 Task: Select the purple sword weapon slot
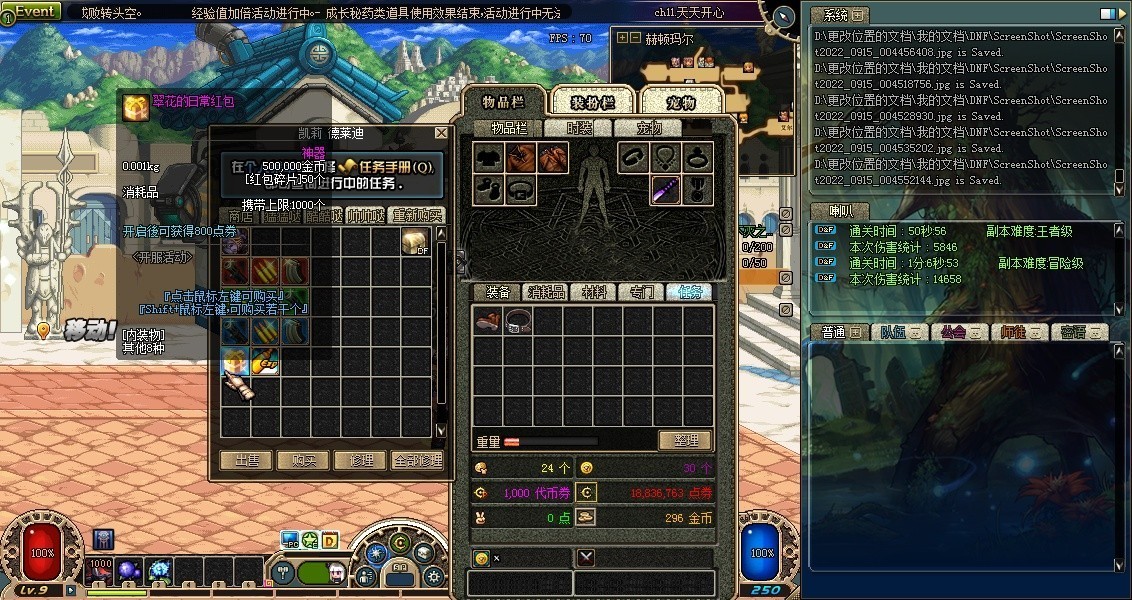coord(666,189)
